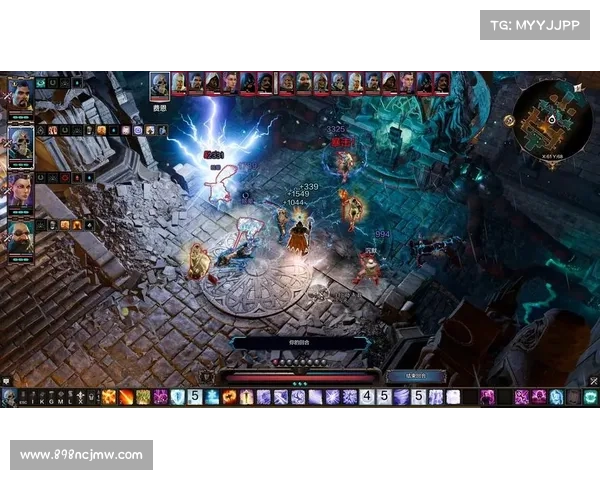Open the www.898ncjmw.com watermark link
The width and height of the screenshot is (600, 480).
(x=84, y=456)
